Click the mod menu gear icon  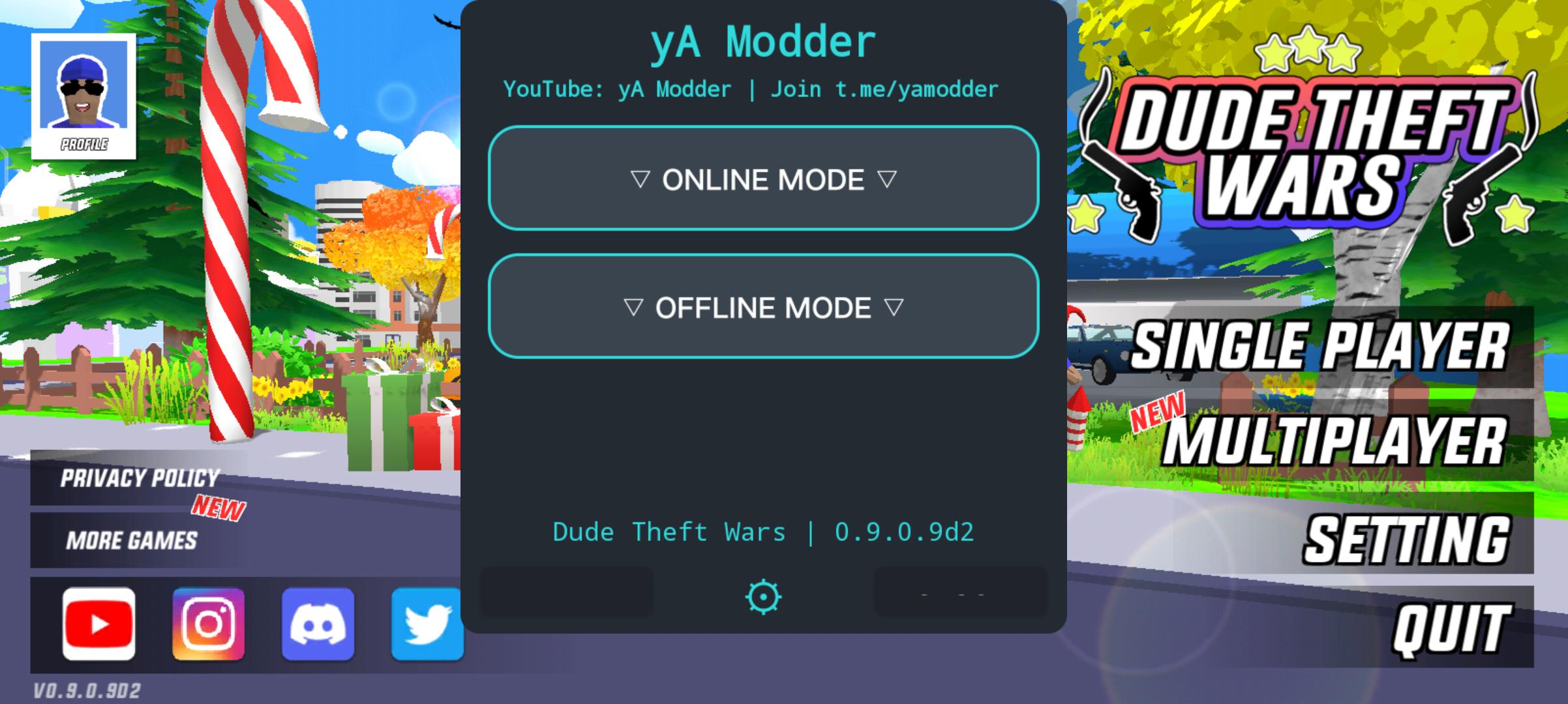pos(762,596)
